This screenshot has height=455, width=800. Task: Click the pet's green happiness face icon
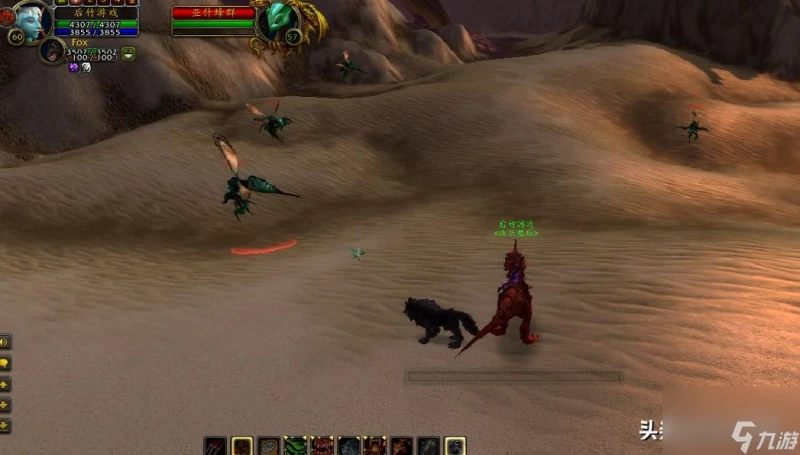coord(129,52)
